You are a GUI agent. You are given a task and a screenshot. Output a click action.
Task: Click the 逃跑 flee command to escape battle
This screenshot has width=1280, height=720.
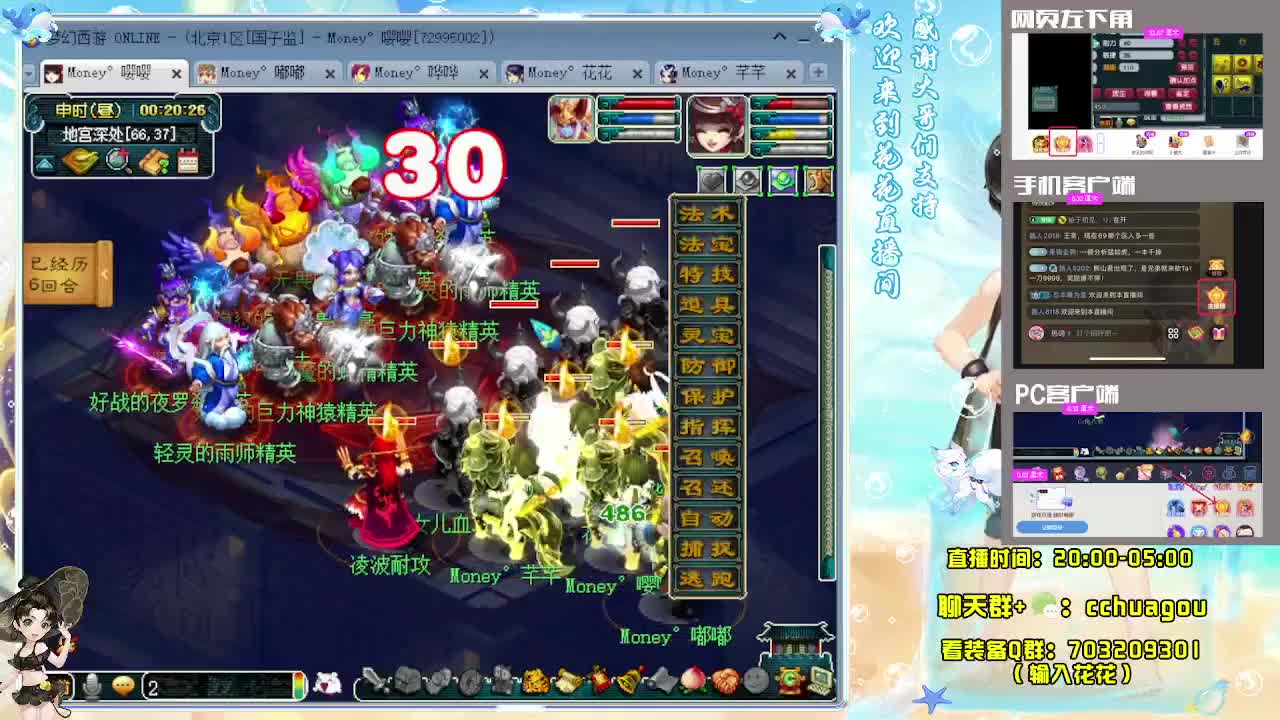pyautogui.click(x=706, y=578)
